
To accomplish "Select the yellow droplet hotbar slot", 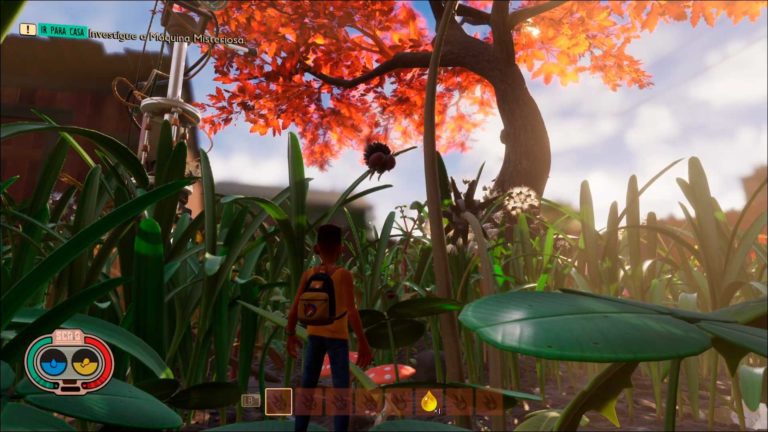I will 429,401.
